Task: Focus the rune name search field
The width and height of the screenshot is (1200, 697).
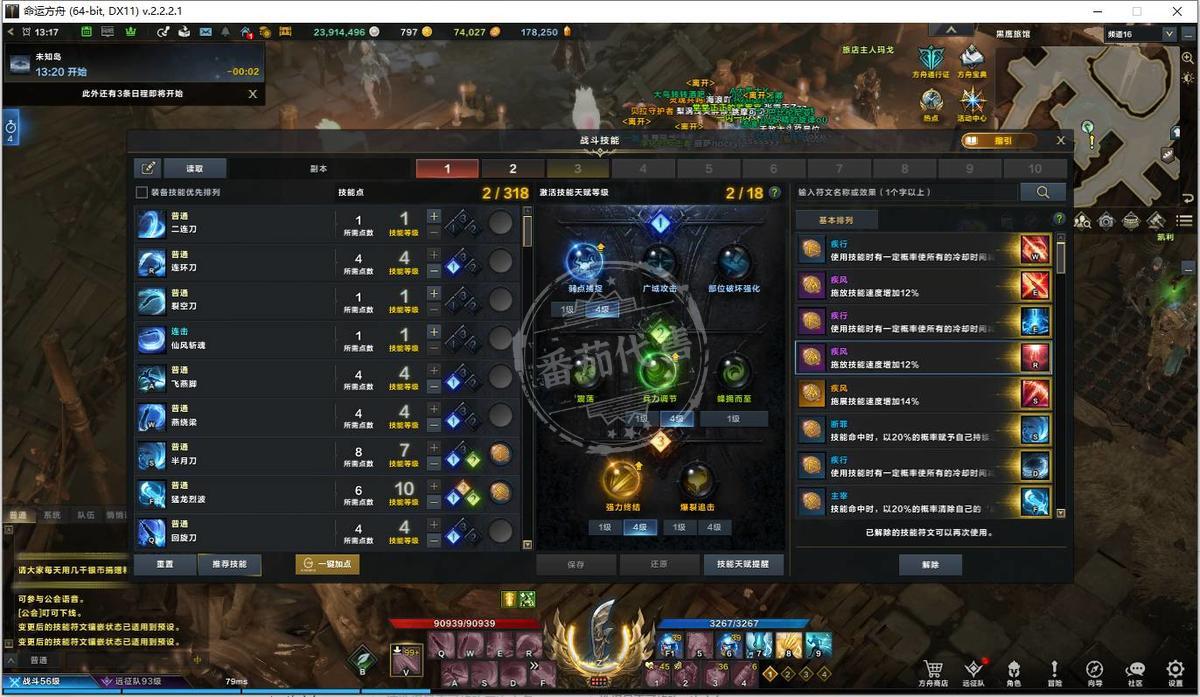Action: click(x=905, y=192)
